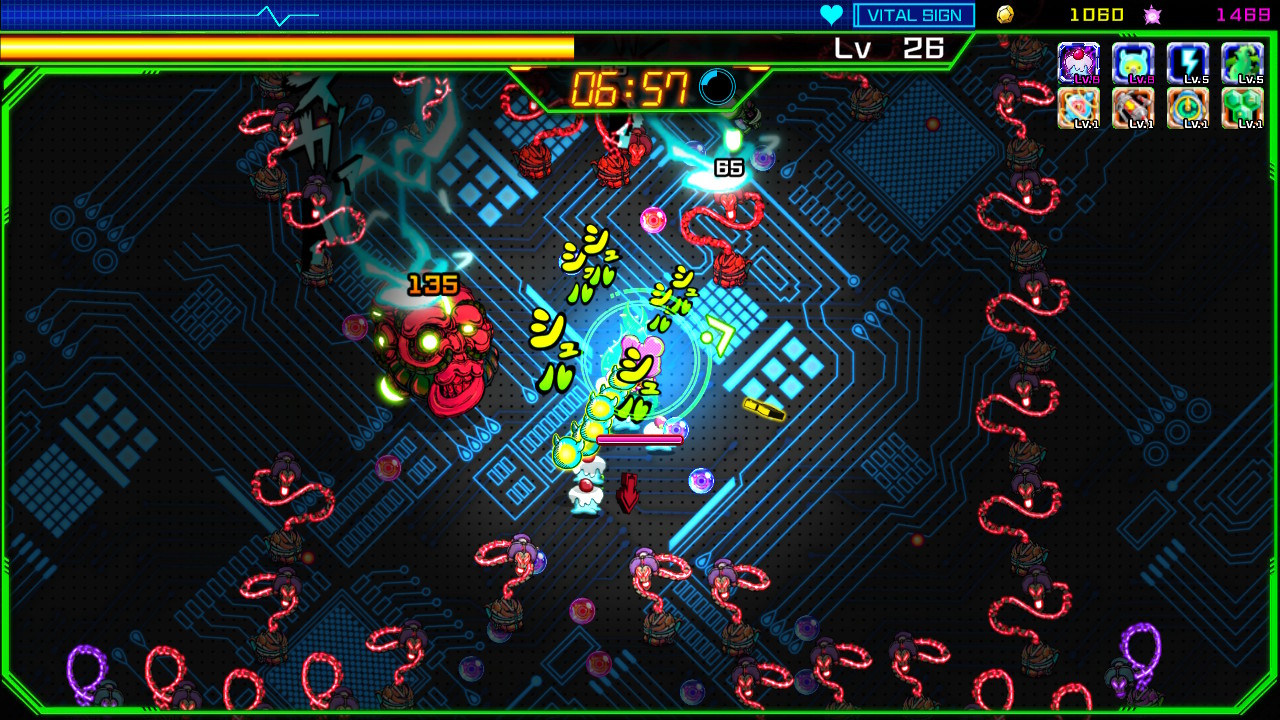Click the pink boss health bar
This screenshot has width=1280, height=720.
tap(640, 437)
